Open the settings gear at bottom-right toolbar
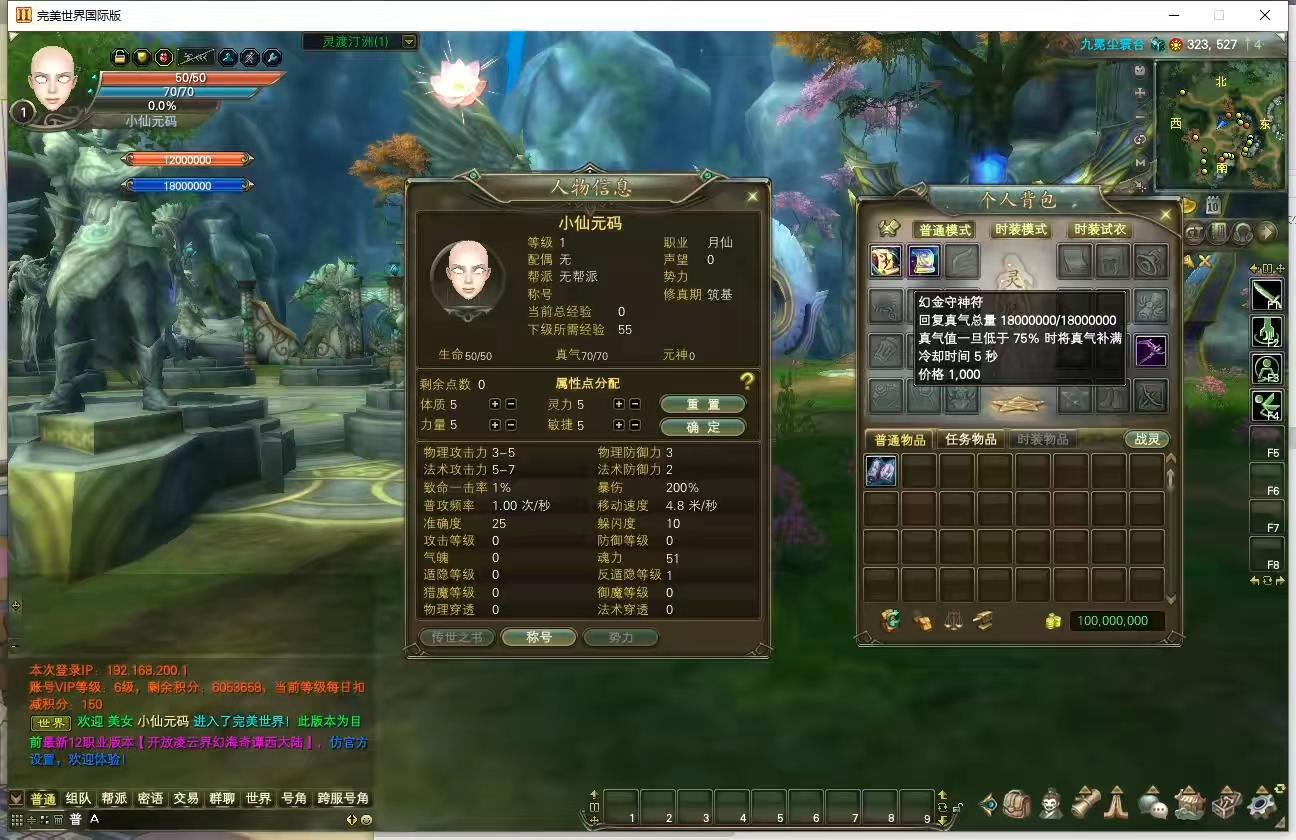1296x840 pixels. pos(1259,803)
